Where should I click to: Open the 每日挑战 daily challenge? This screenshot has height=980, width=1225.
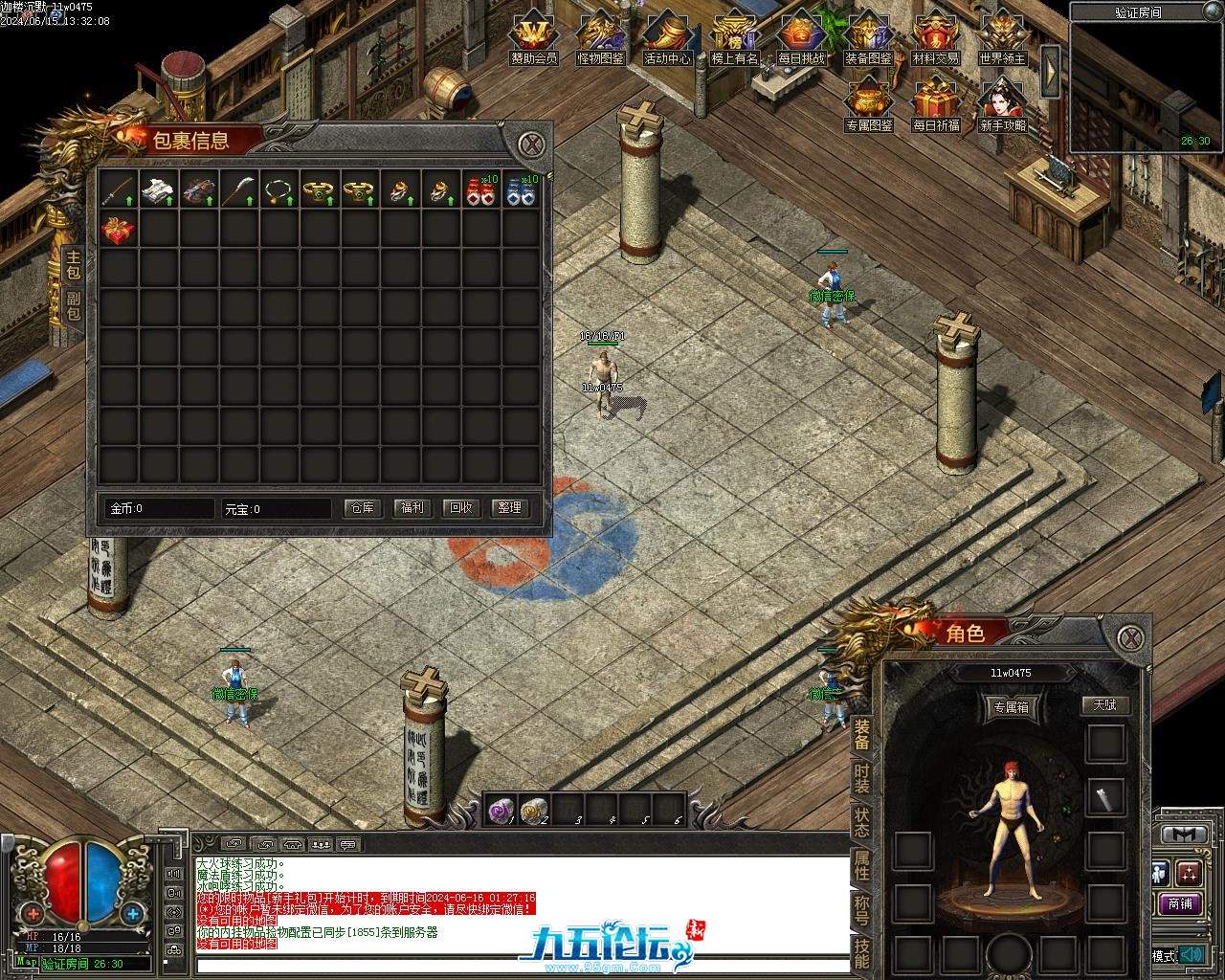pyautogui.click(x=801, y=38)
